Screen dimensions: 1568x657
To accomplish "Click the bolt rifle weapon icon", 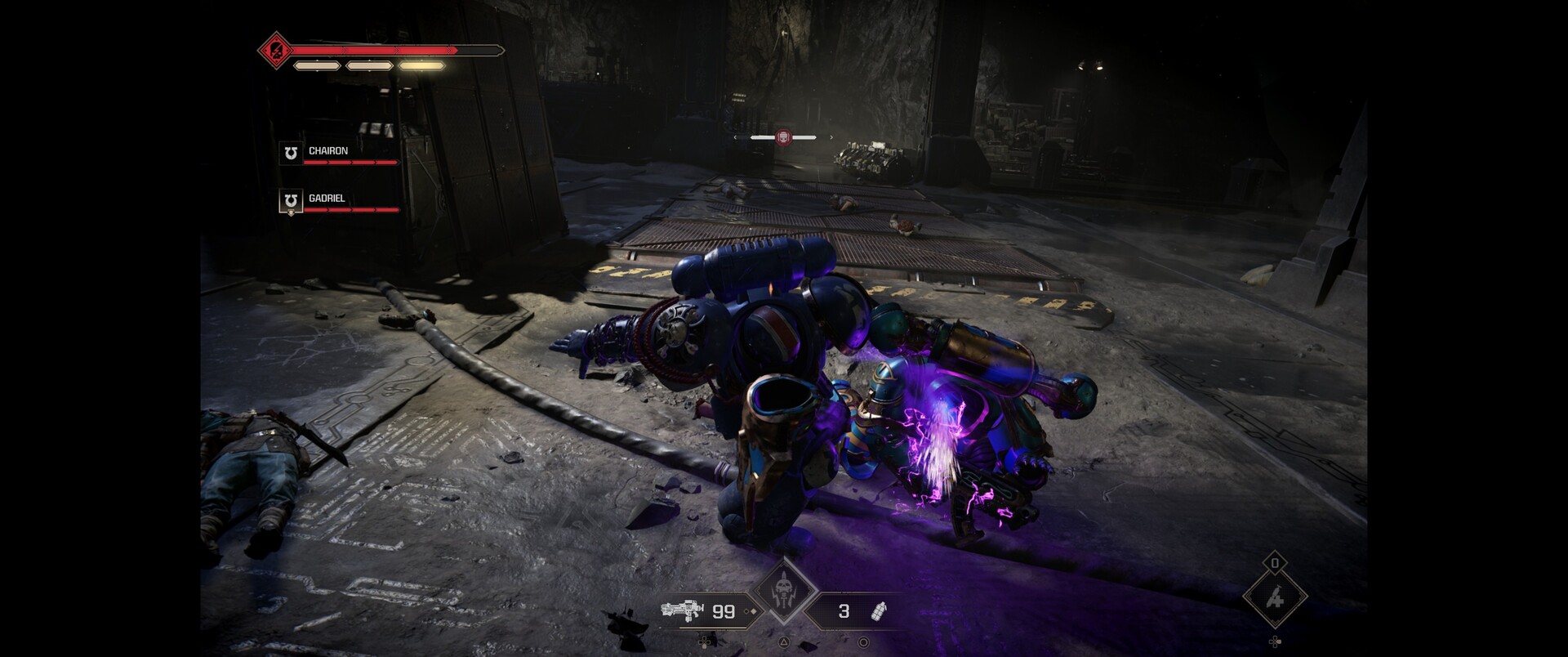I will (x=681, y=610).
